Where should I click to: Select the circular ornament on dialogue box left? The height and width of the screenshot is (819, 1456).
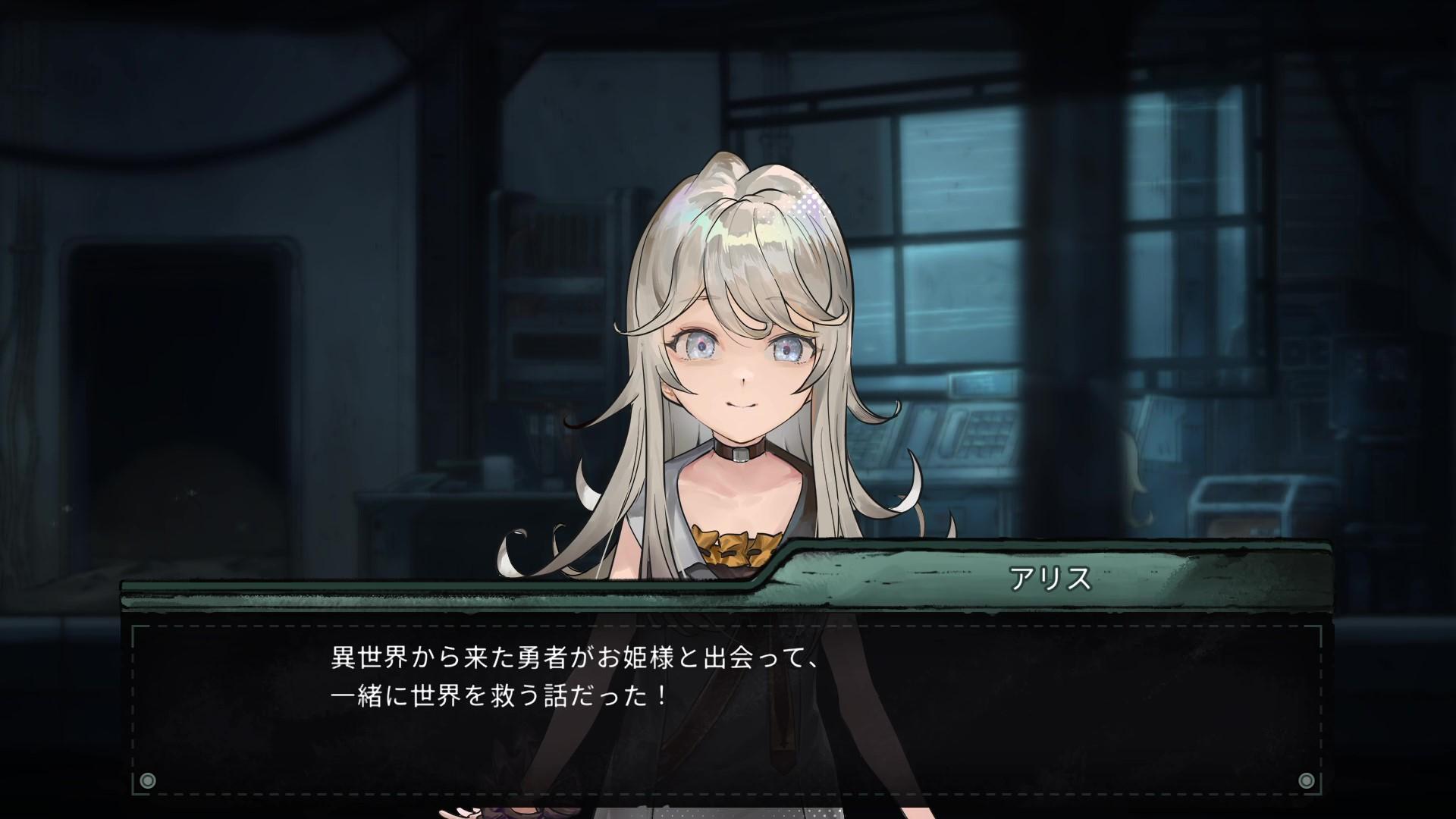click(x=146, y=780)
